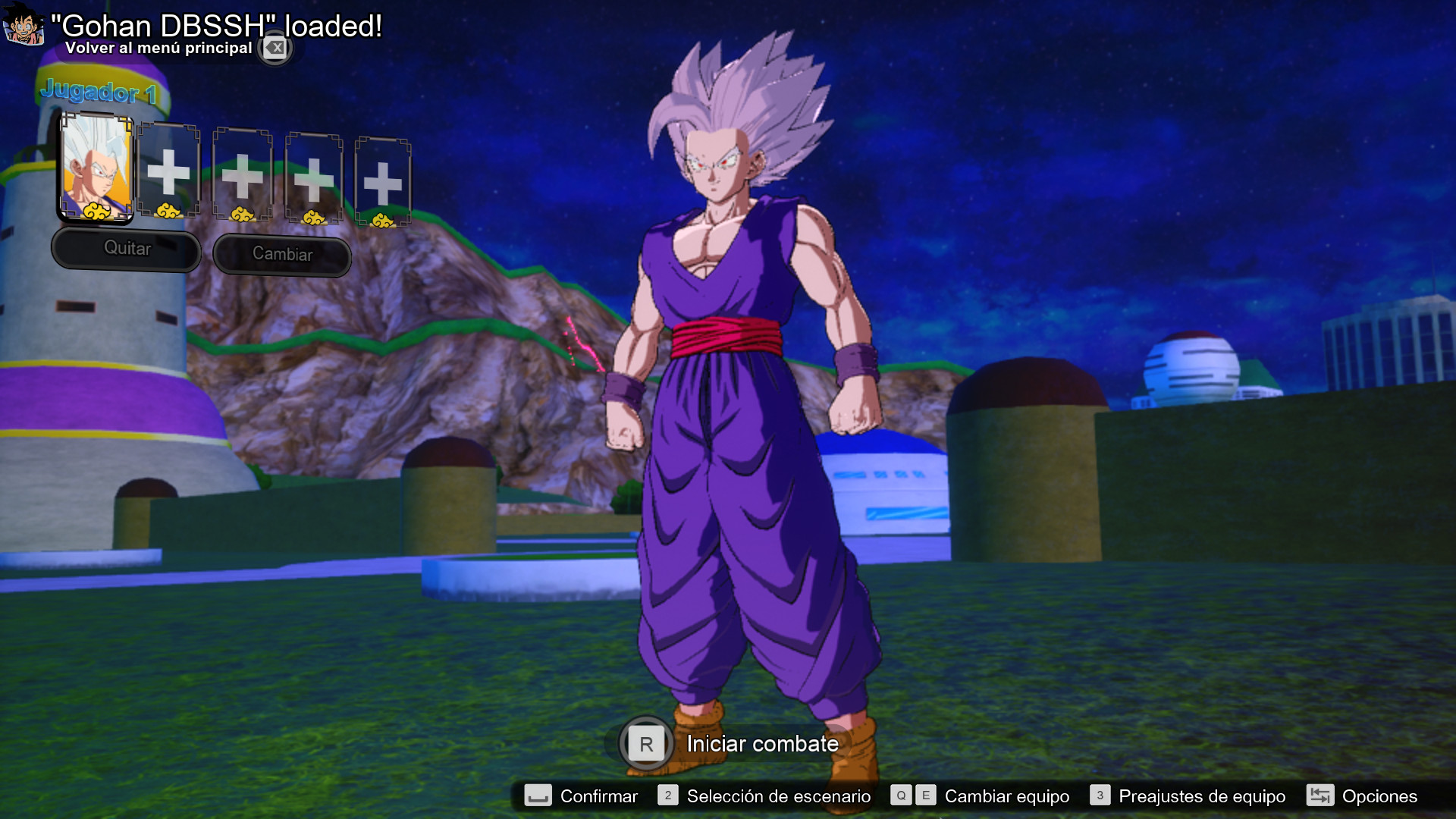Click the 2 key icon for stage selection
The height and width of the screenshot is (819, 1456).
tap(667, 796)
